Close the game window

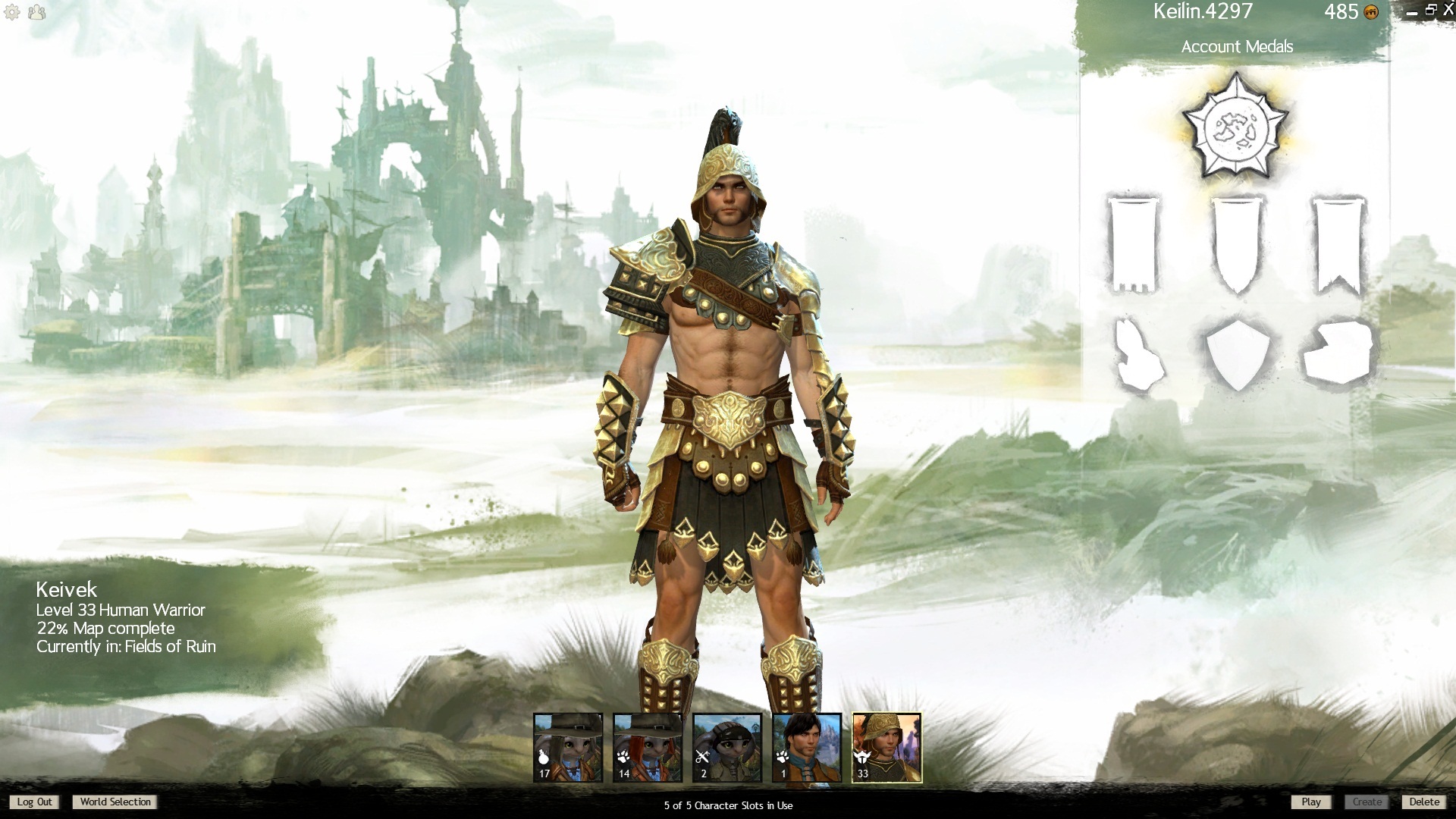(1448, 10)
